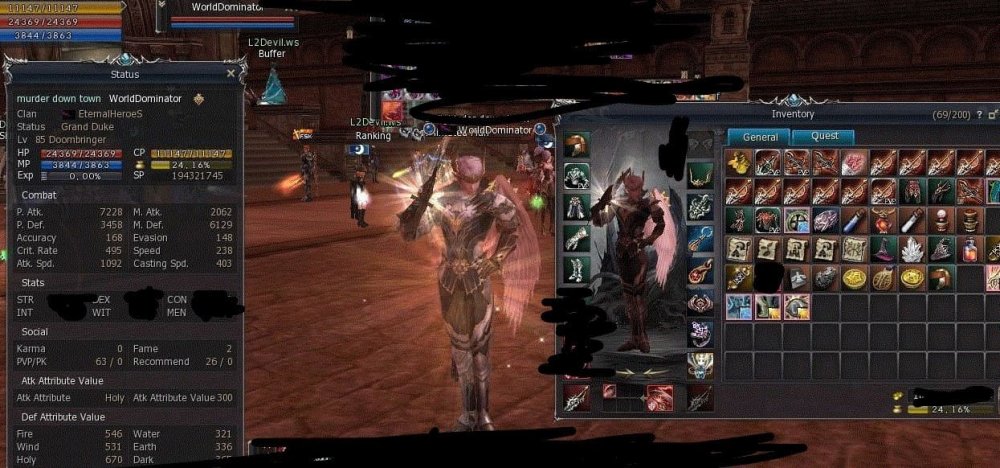The width and height of the screenshot is (1000, 468).
Task: Click the equipped weapon slot below character
Action: pyautogui.click(x=576, y=398)
